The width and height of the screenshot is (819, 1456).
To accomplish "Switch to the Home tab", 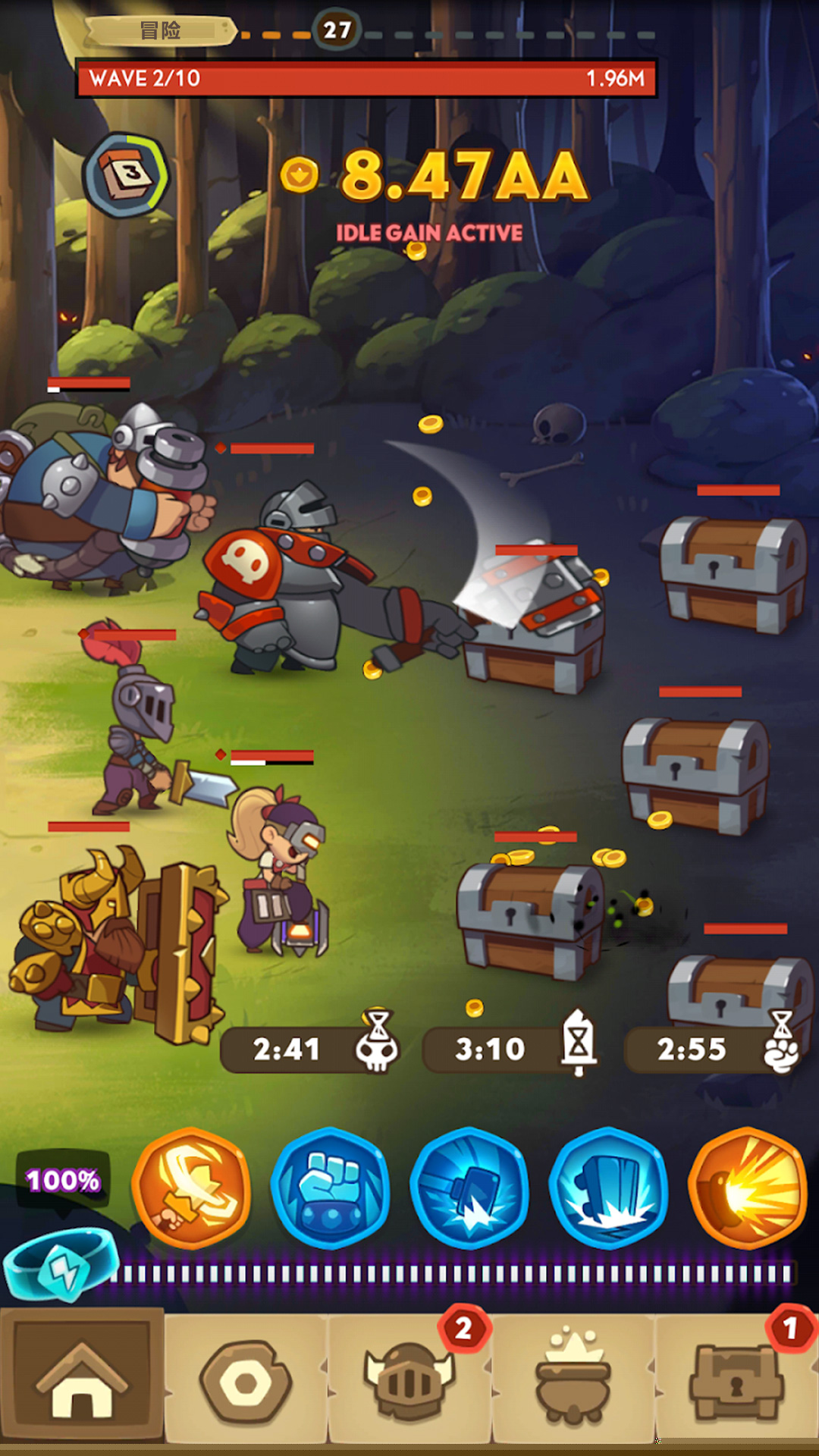I will coord(82,1376).
